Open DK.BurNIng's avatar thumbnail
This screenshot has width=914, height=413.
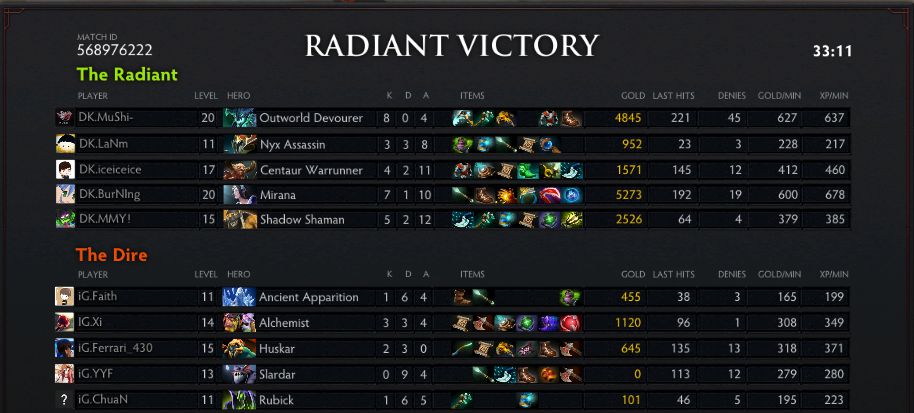65,194
